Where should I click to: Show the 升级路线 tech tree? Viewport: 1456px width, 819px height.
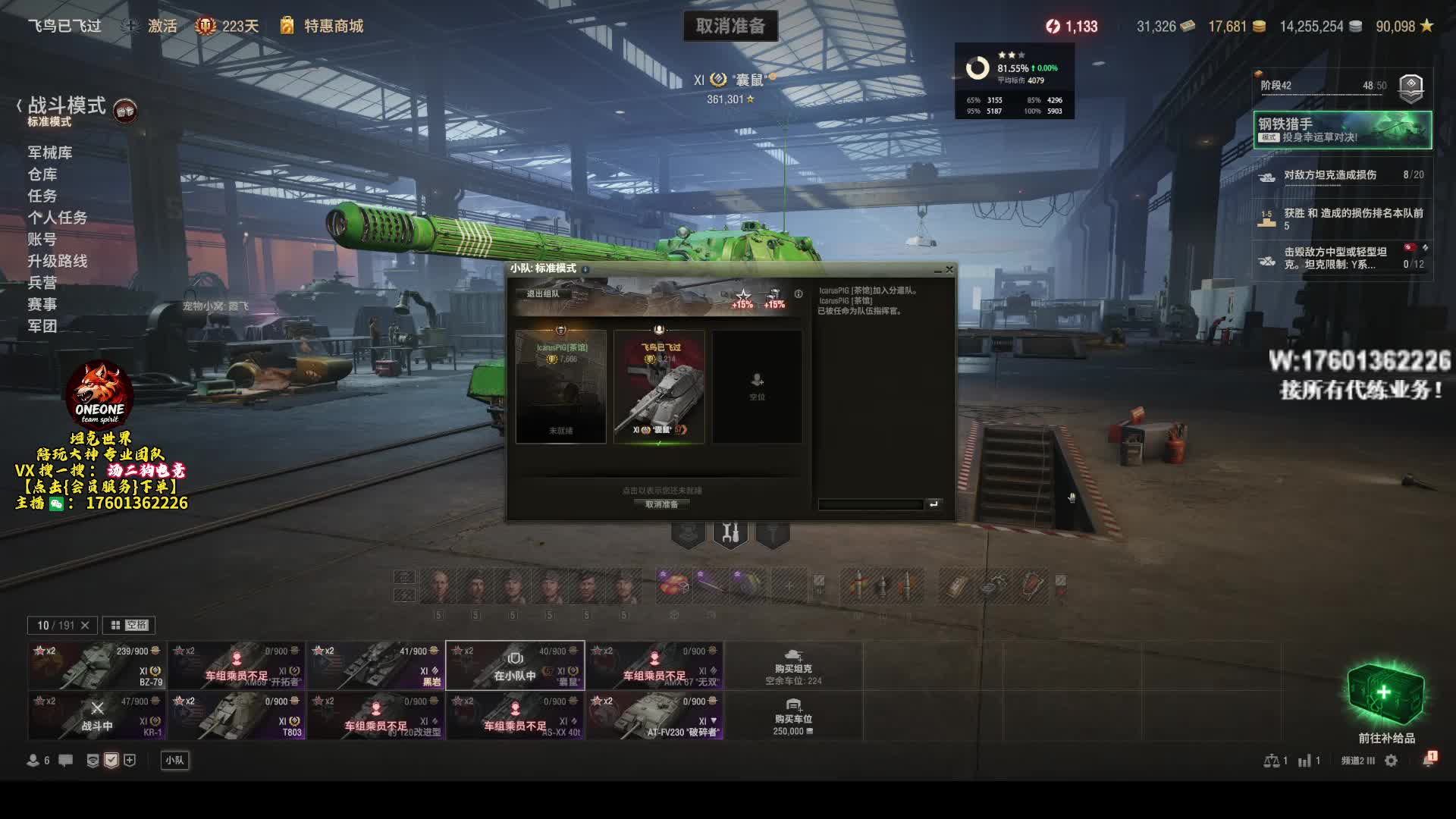pyautogui.click(x=58, y=261)
